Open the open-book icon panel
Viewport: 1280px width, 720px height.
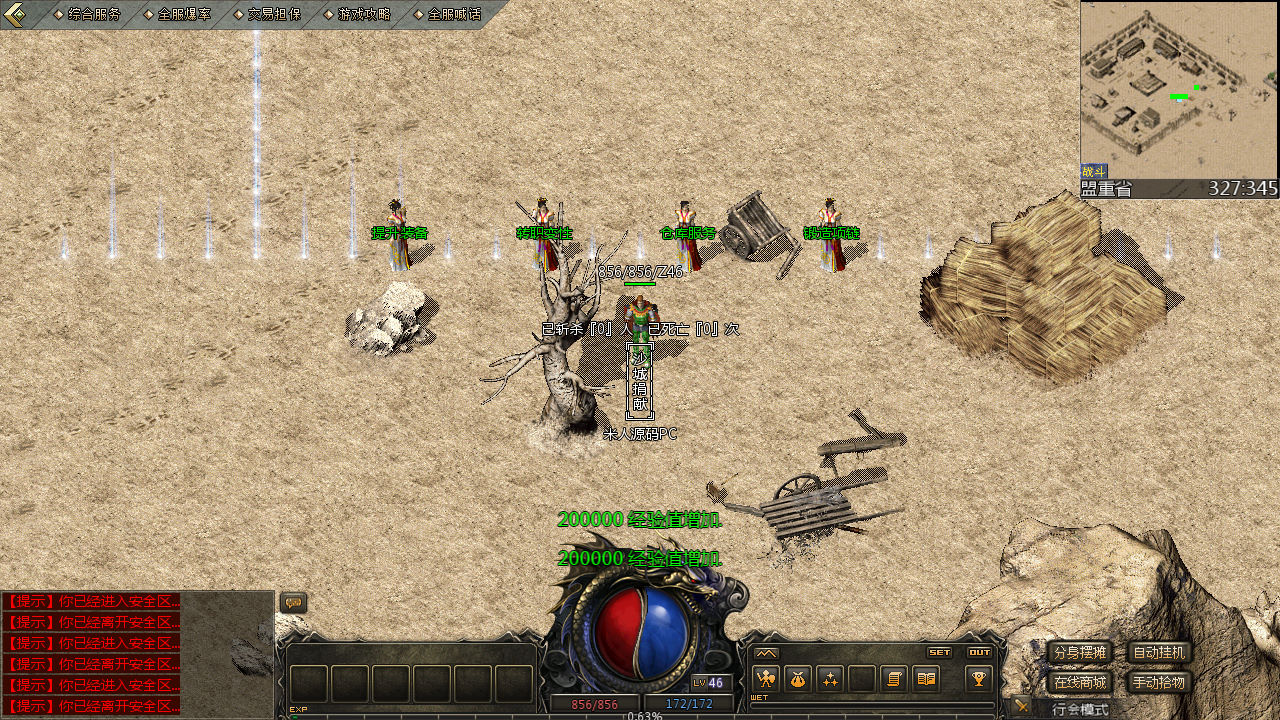926,679
